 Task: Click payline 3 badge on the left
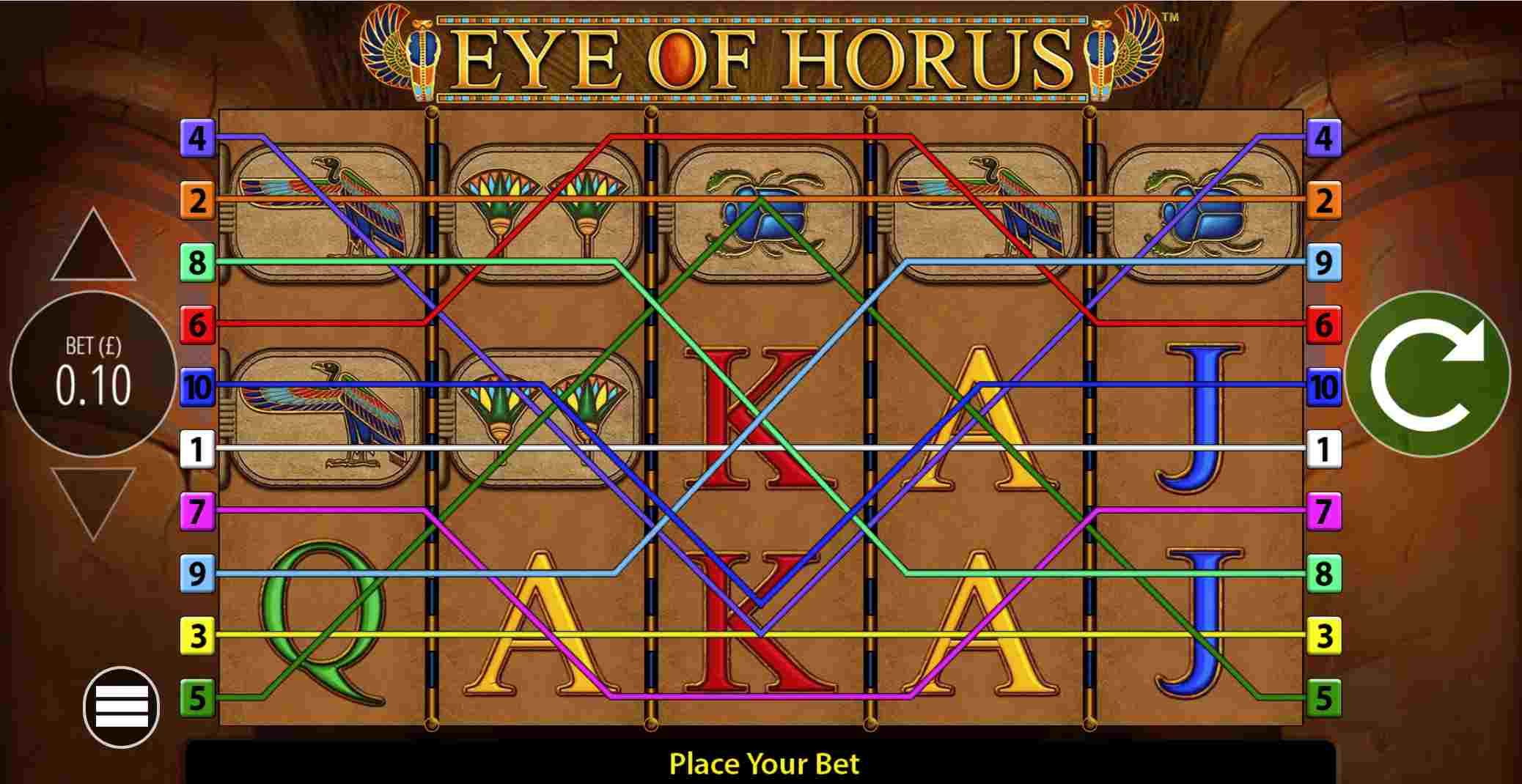[198, 638]
